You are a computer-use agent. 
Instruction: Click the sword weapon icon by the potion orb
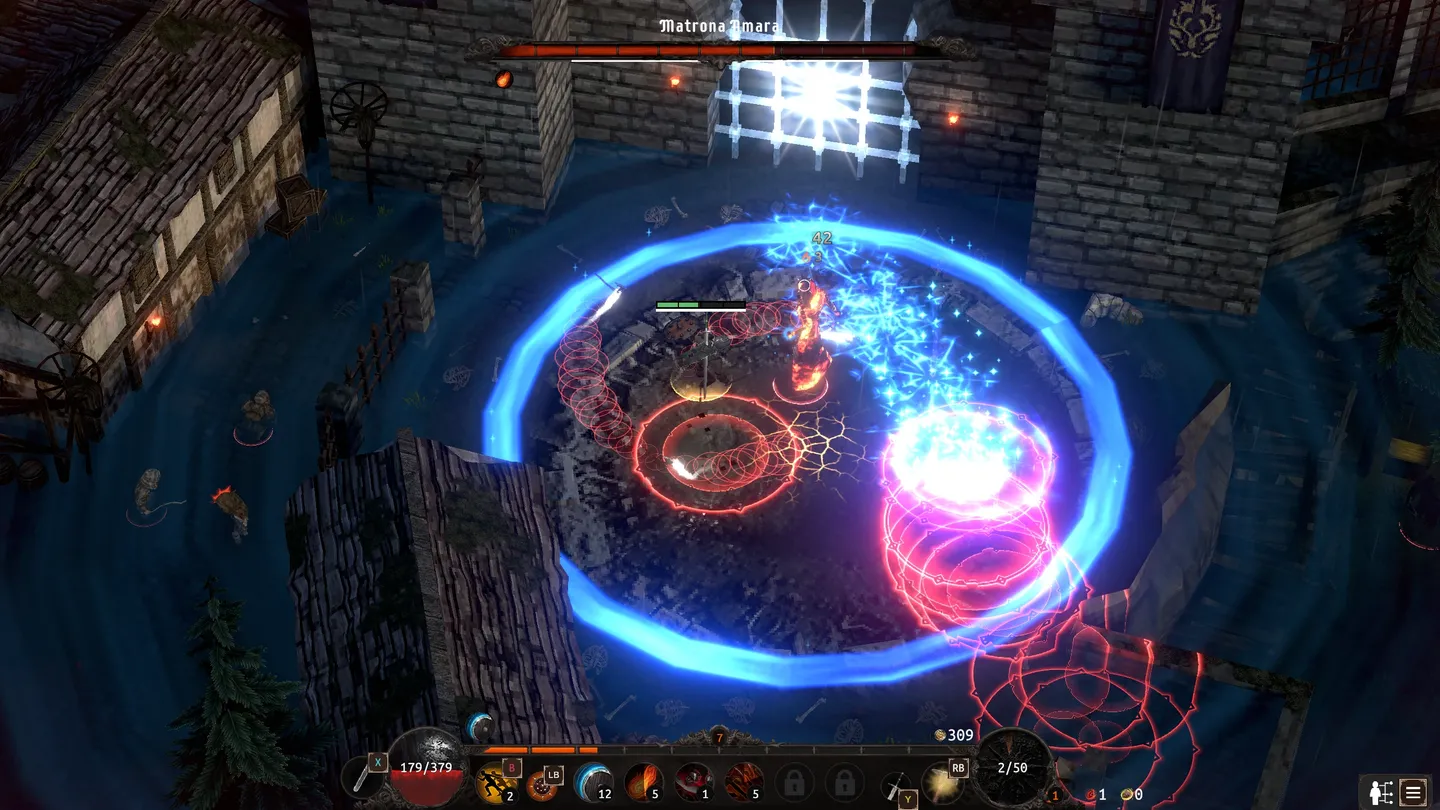[364, 779]
